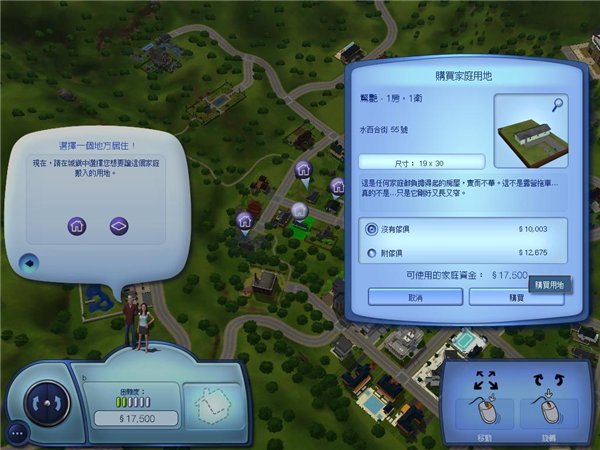Click the dashed house outline panel
Image resolution: width=600 pixels, height=450 pixels.
pos(210,403)
